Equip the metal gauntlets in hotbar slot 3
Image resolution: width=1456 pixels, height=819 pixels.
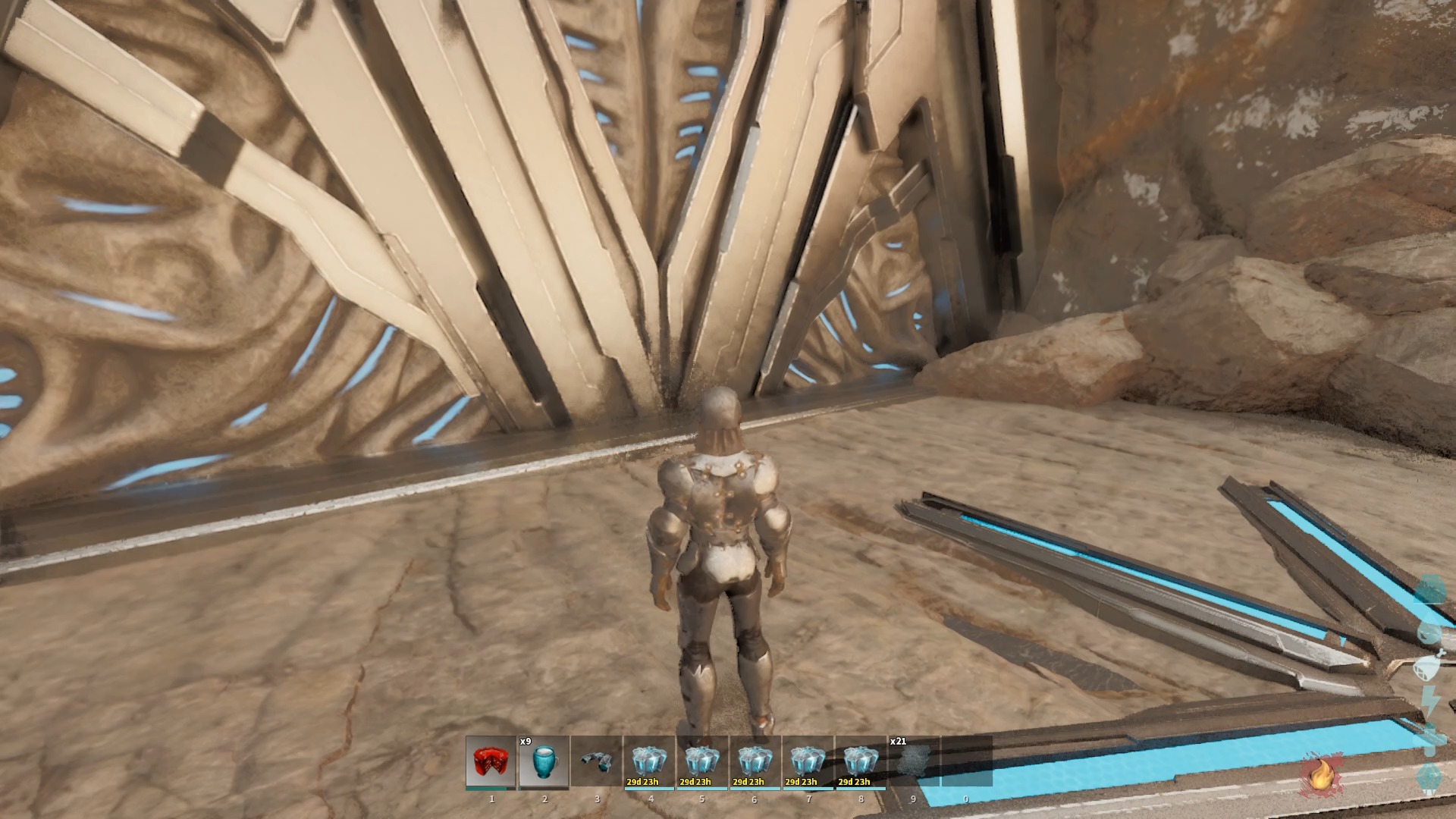click(597, 762)
